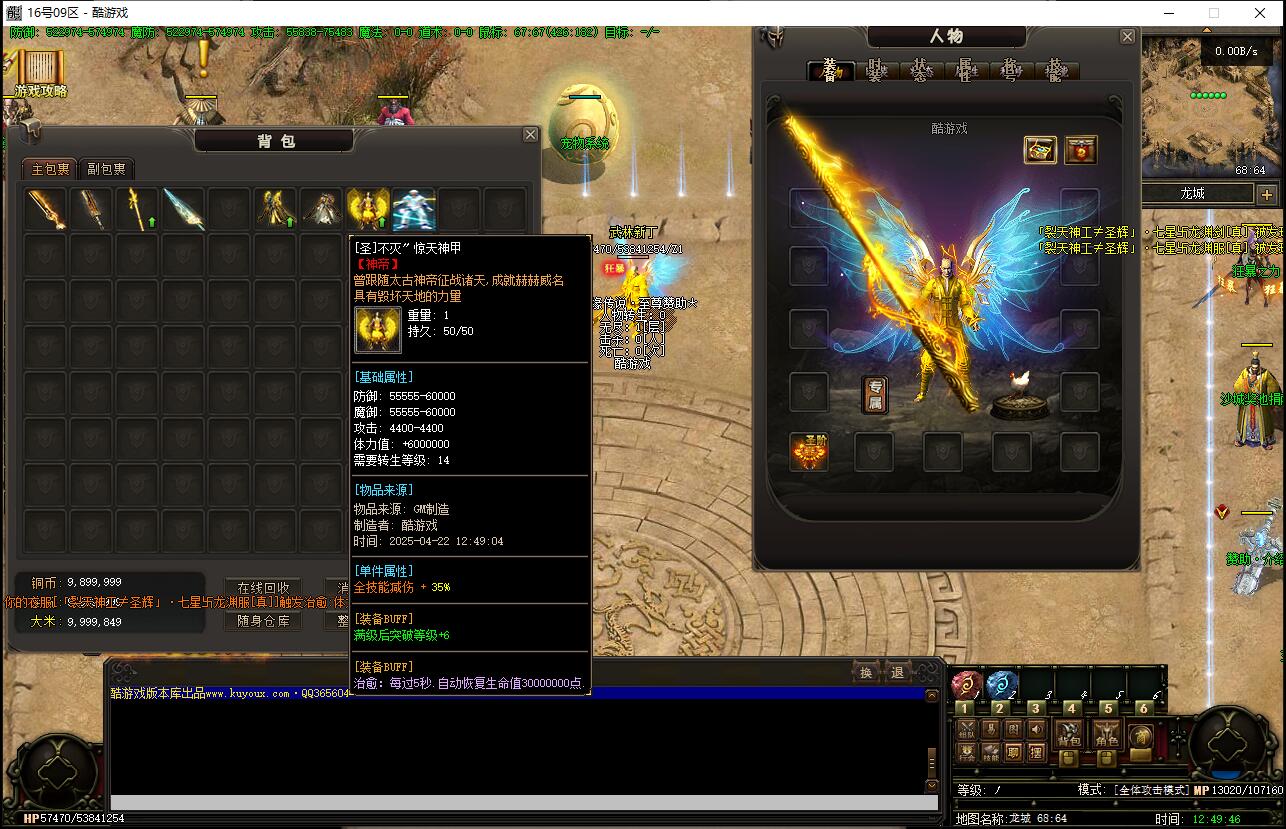This screenshot has width=1286, height=829.
Task: Activate the red rune skill in slot 1
Action: pyautogui.click(x=965, y=685)
